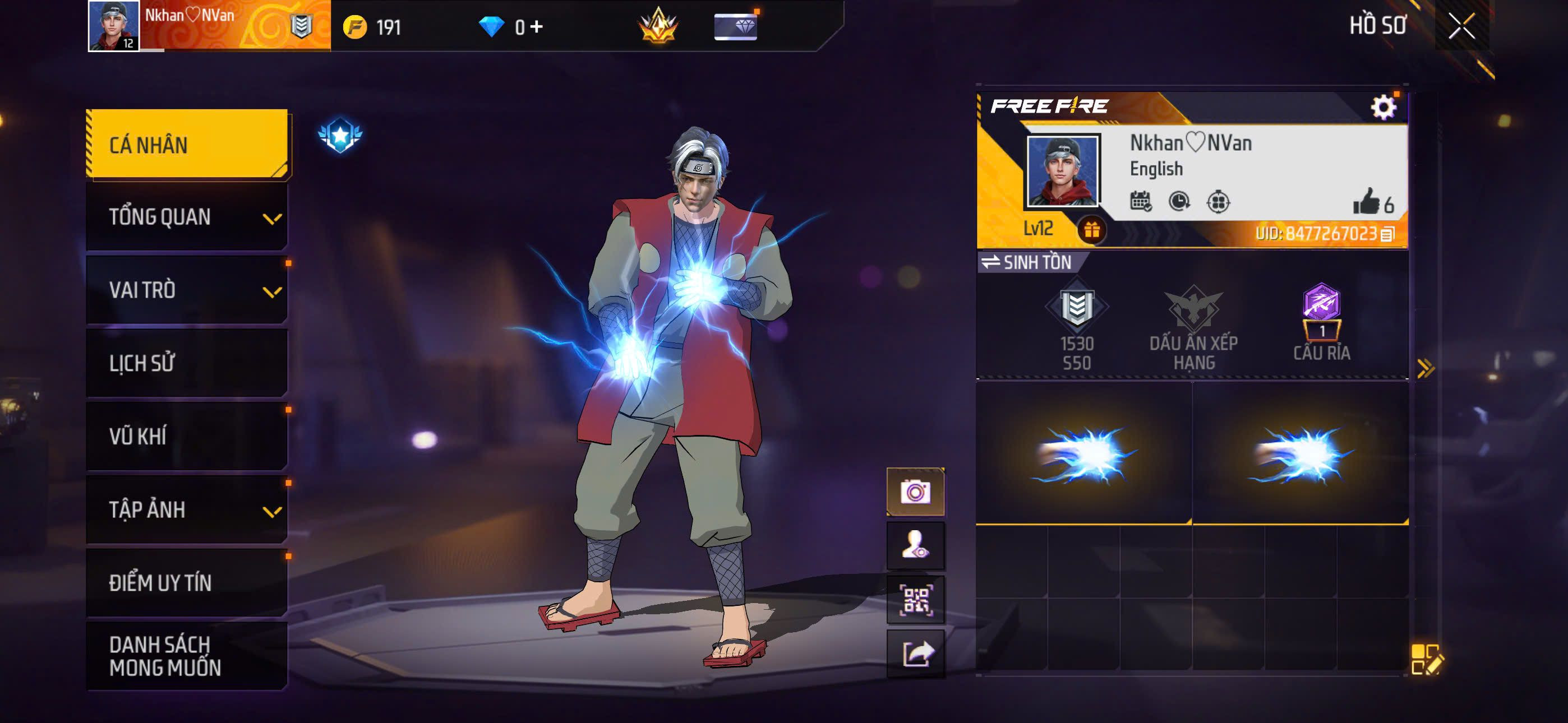Select the CÁ NHÂN tab

click(186, 144)
